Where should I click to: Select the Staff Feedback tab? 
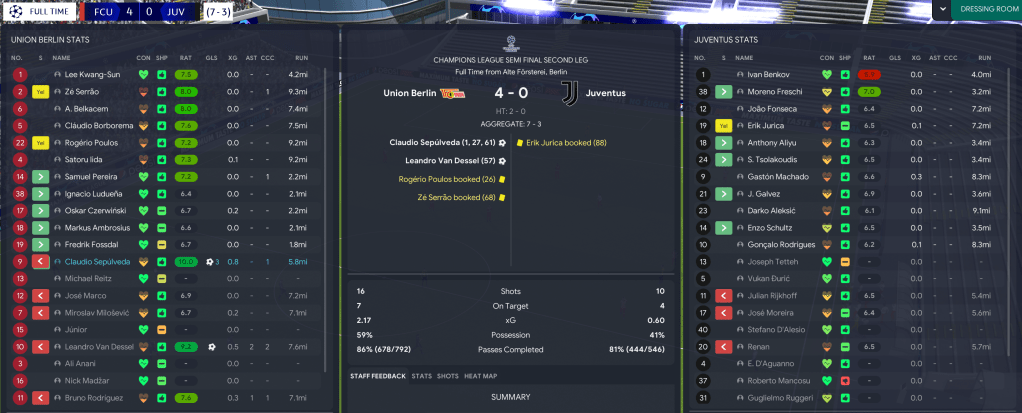(x=378, y=376)
